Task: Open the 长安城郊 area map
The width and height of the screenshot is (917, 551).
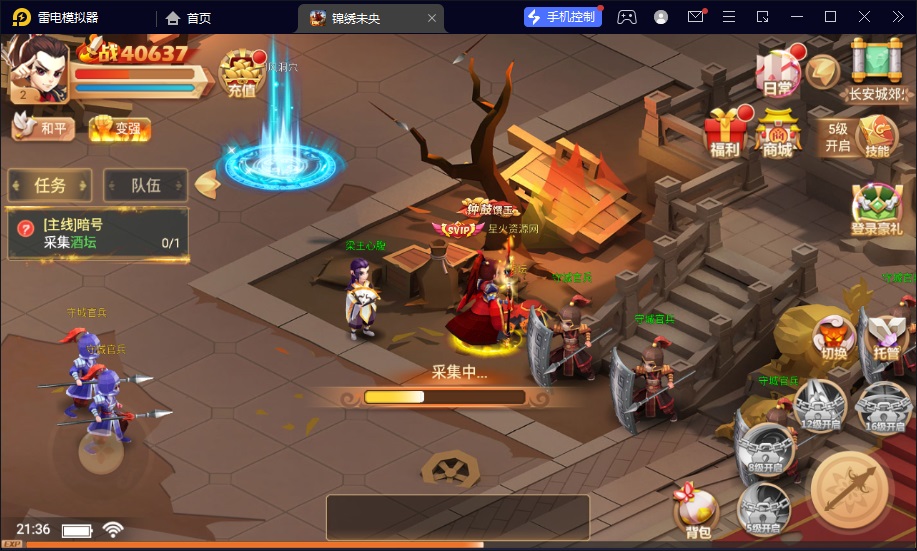Action: [x=876, y=70]
